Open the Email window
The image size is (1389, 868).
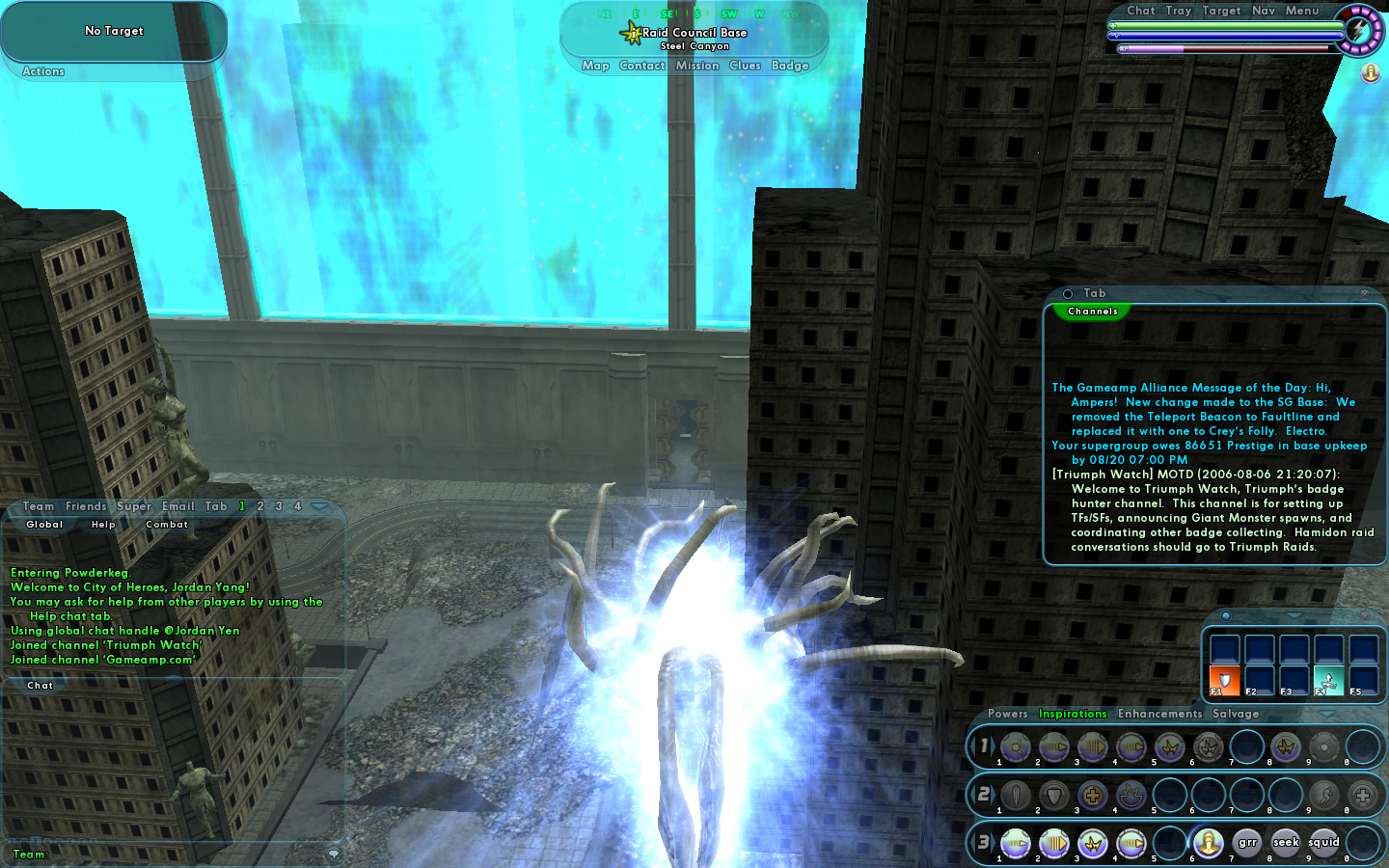click(x=178, y=506)
